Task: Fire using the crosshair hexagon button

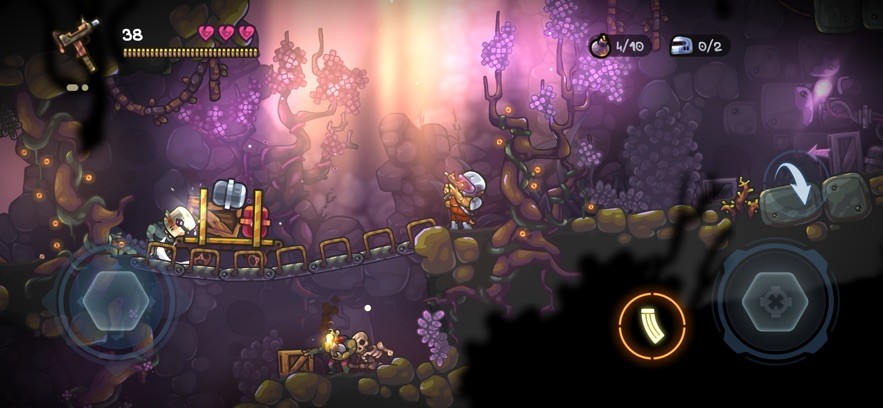Action: [775, 298]
